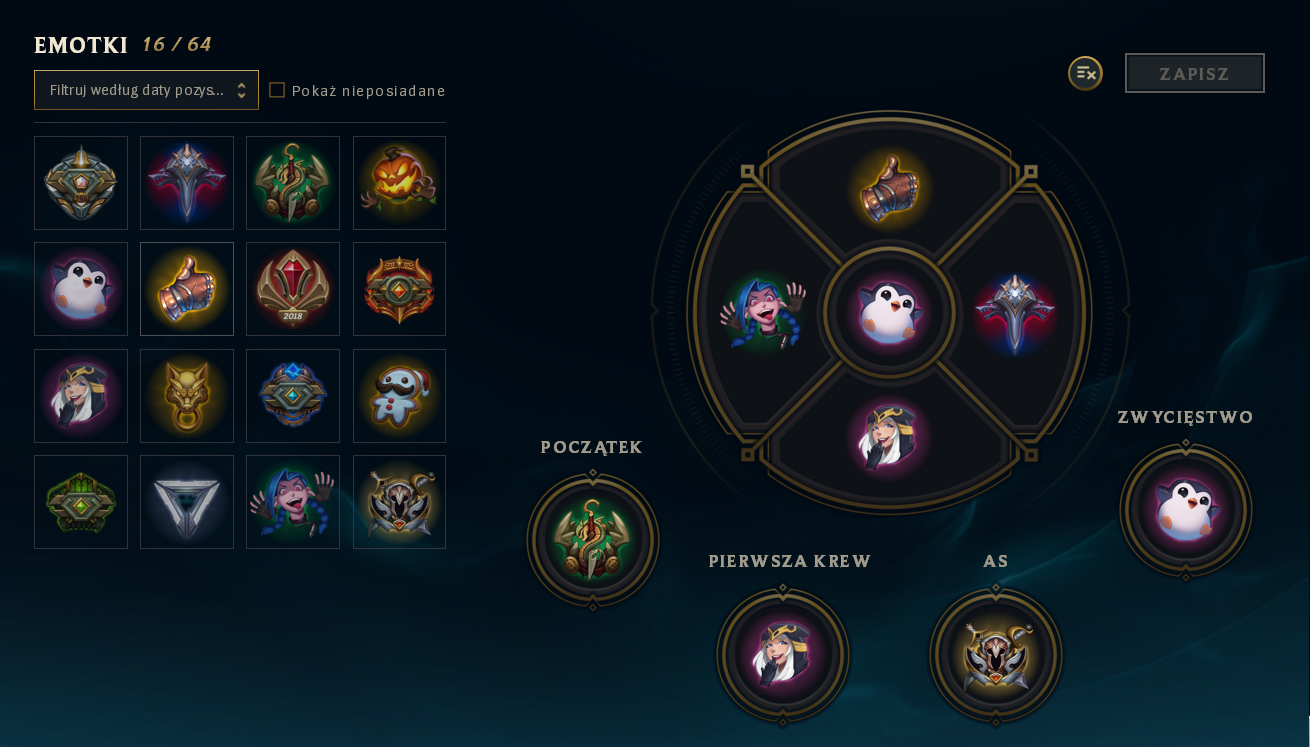Image resolution: width=1310 pixels, height=747 pixels.
Task: Click the top wheel slot with thumbs-up
Action: [x=890, y=189]
